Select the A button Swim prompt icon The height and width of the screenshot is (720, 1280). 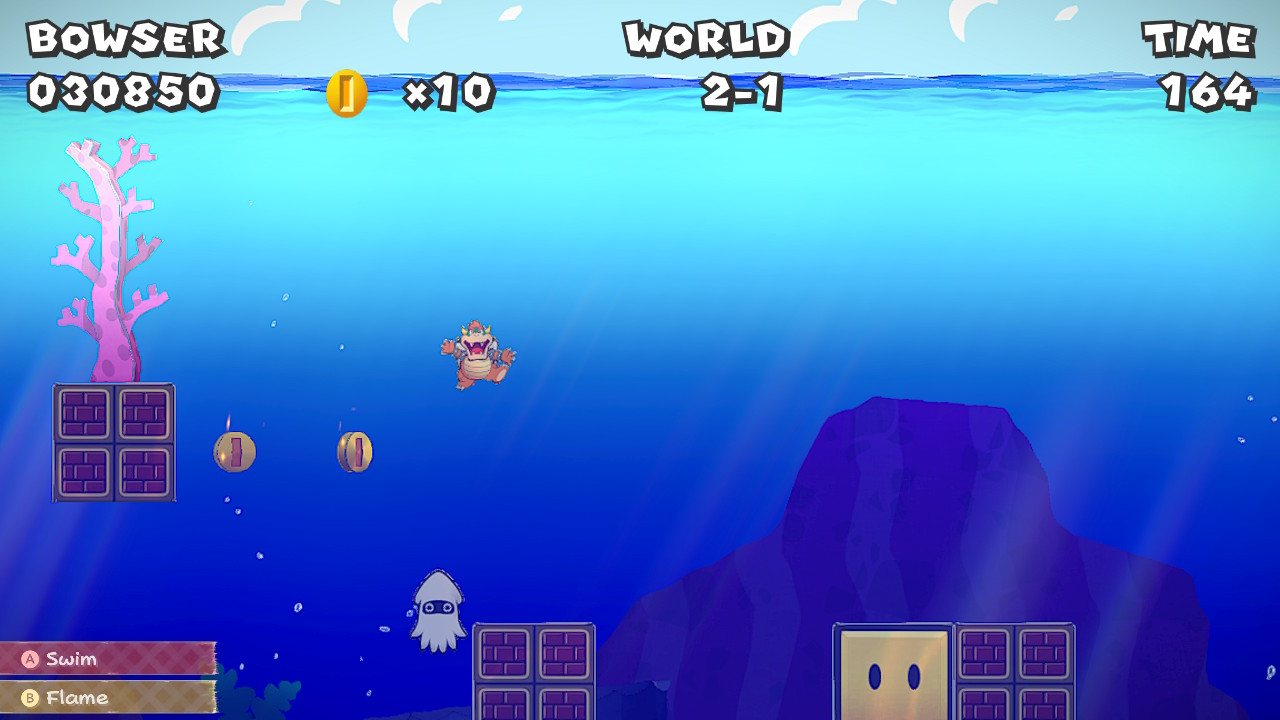[31, 659]
